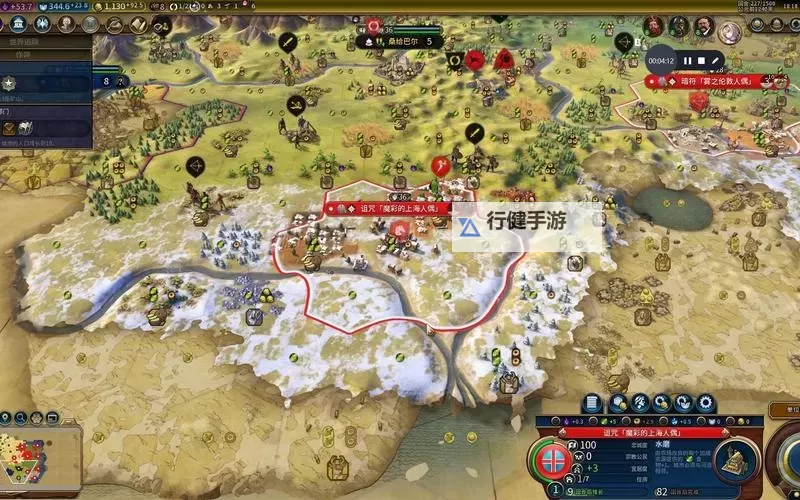800x500 pixels.
Task: Pause the screen recording
Action: pos(688,61)
